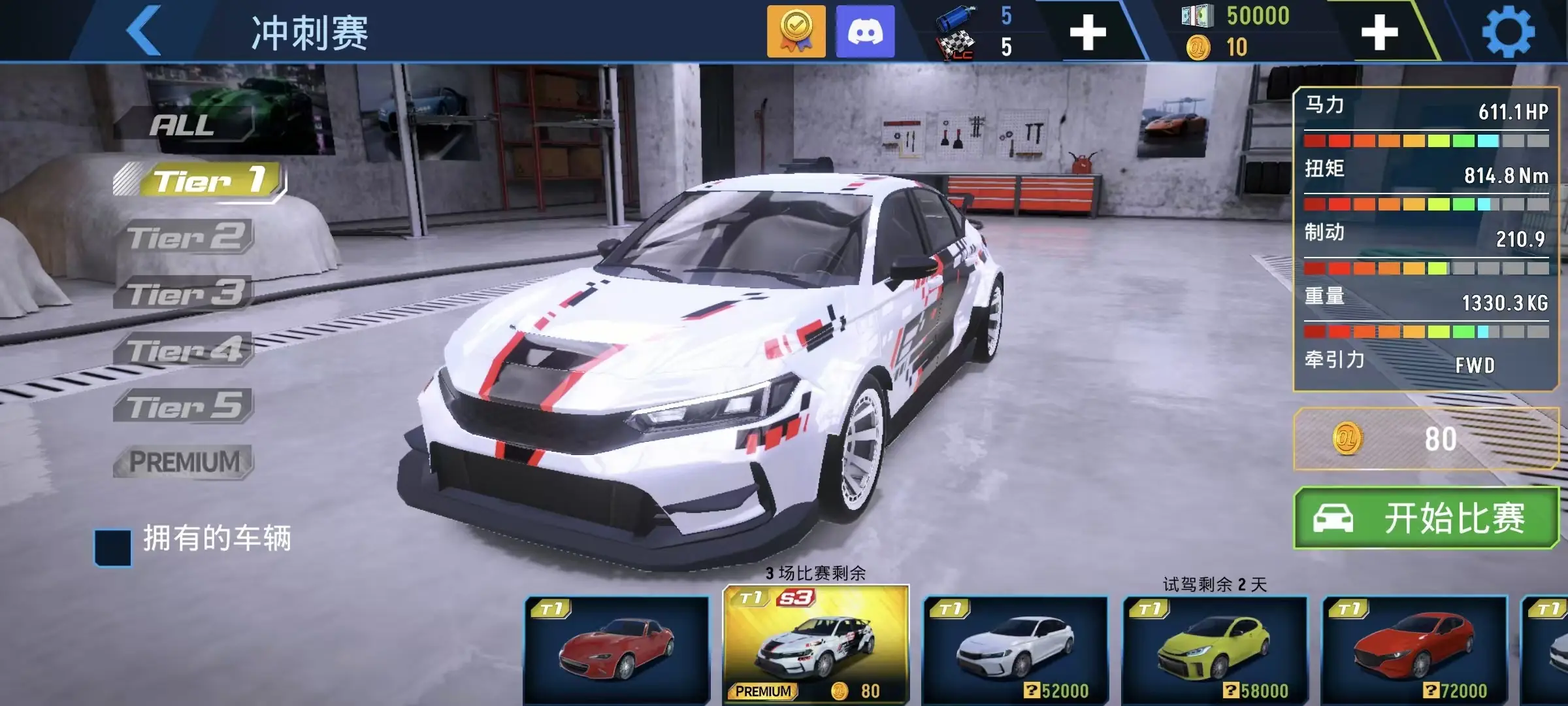Select the red convertible car thumbnail
The height and width of the screenshot is (706, 1568).
click(617, 650)
